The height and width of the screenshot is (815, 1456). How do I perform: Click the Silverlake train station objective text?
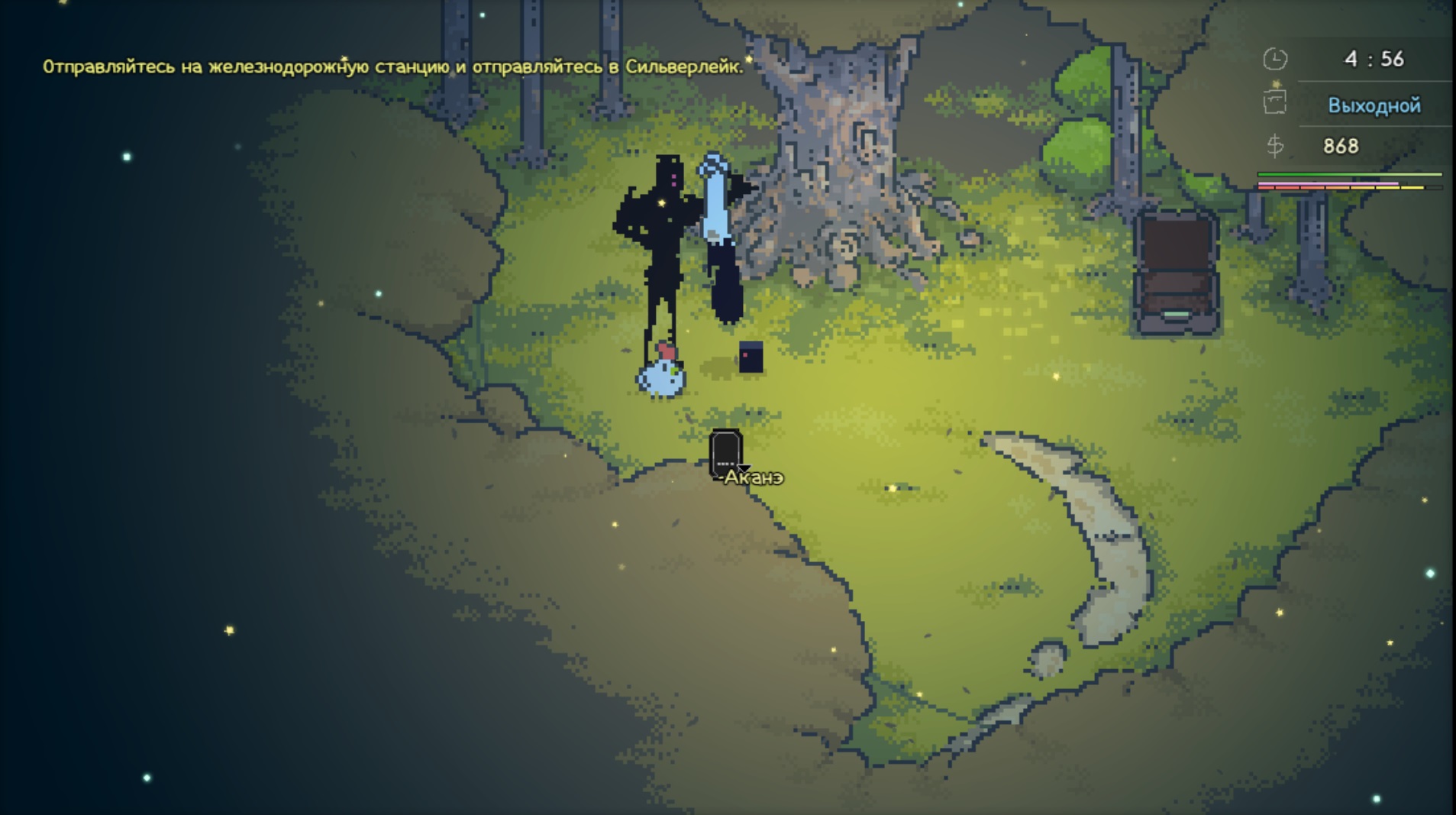tap(392, 67)
